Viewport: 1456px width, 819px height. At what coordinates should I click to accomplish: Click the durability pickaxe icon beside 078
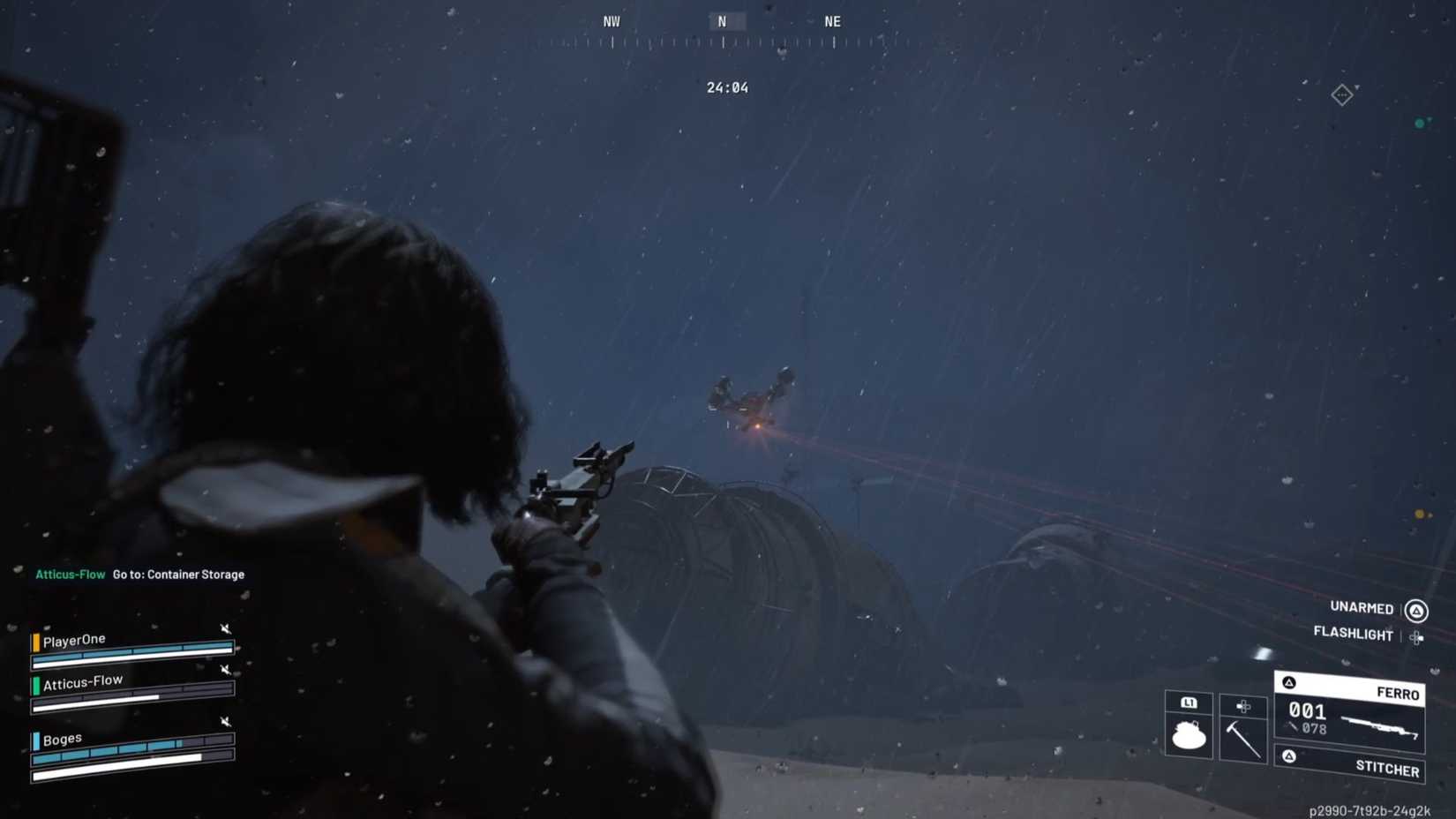click(1293, 726)
